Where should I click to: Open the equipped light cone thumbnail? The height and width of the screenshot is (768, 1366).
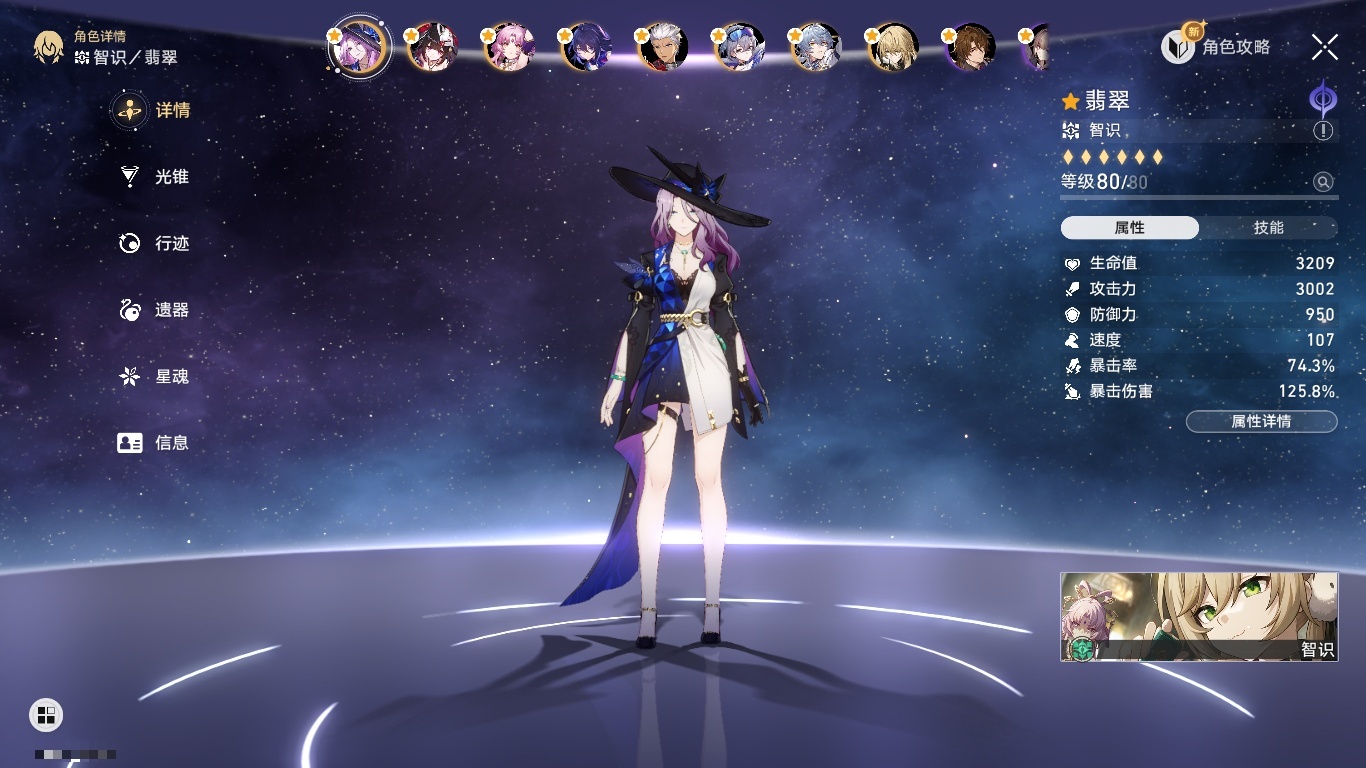coord(1198,616)
